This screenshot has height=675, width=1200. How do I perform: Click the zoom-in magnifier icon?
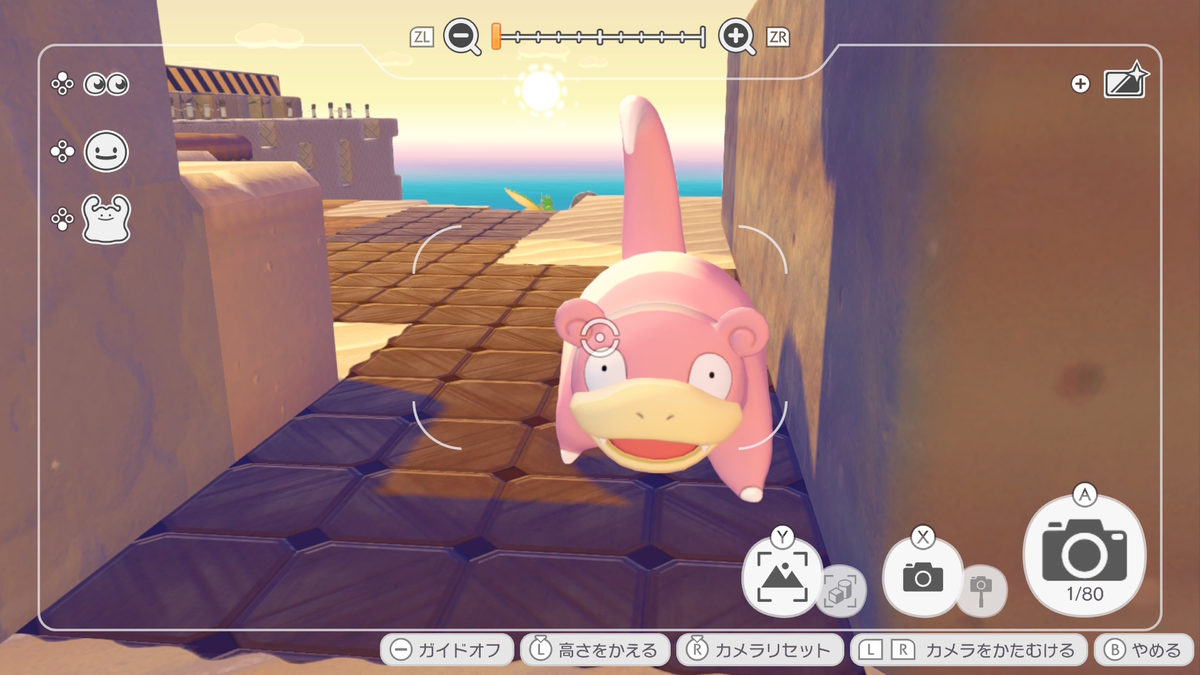pyautogui.click(x=737, y=38)
